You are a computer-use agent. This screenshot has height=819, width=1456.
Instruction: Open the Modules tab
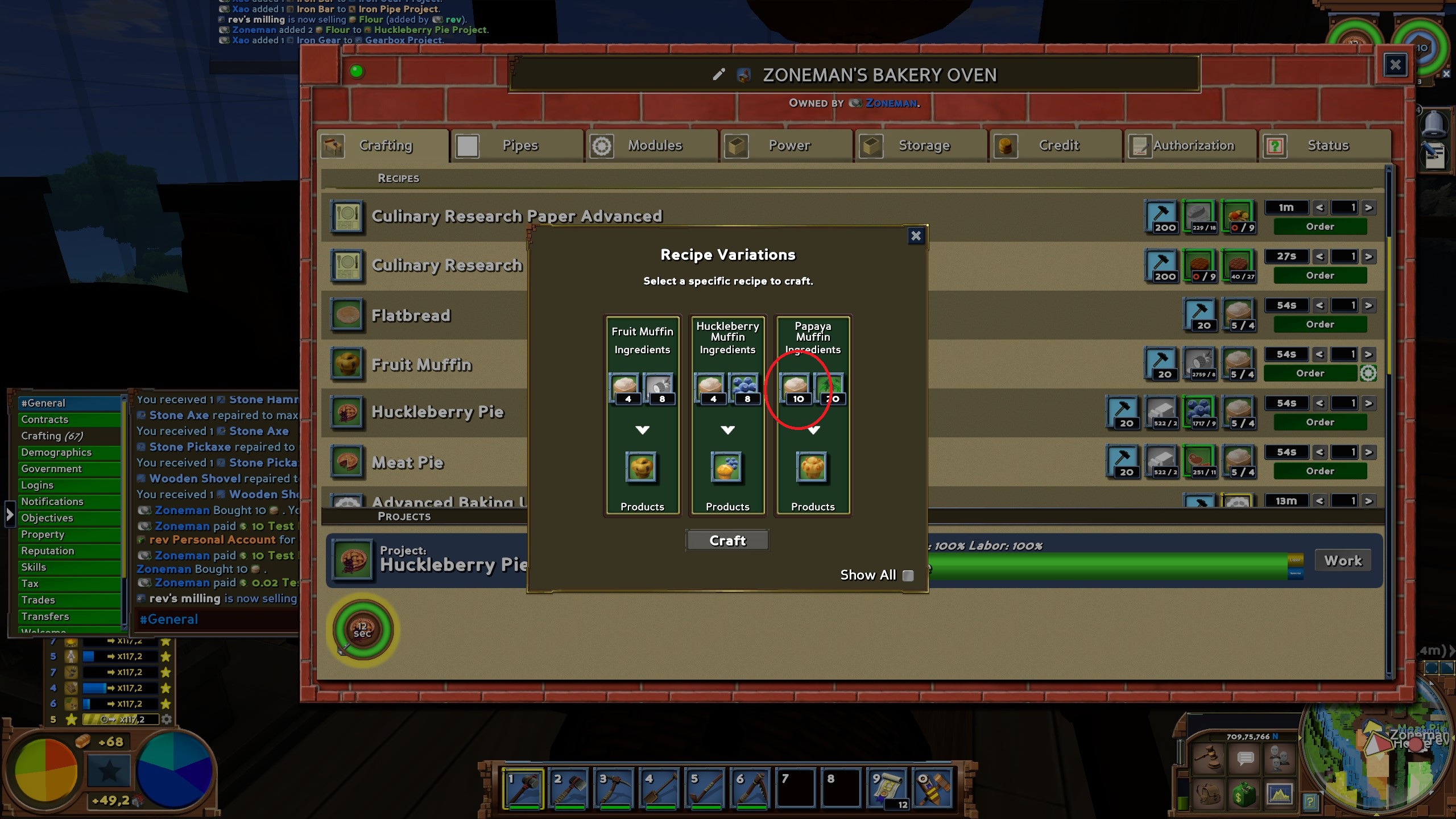click(x=653, y=146)
